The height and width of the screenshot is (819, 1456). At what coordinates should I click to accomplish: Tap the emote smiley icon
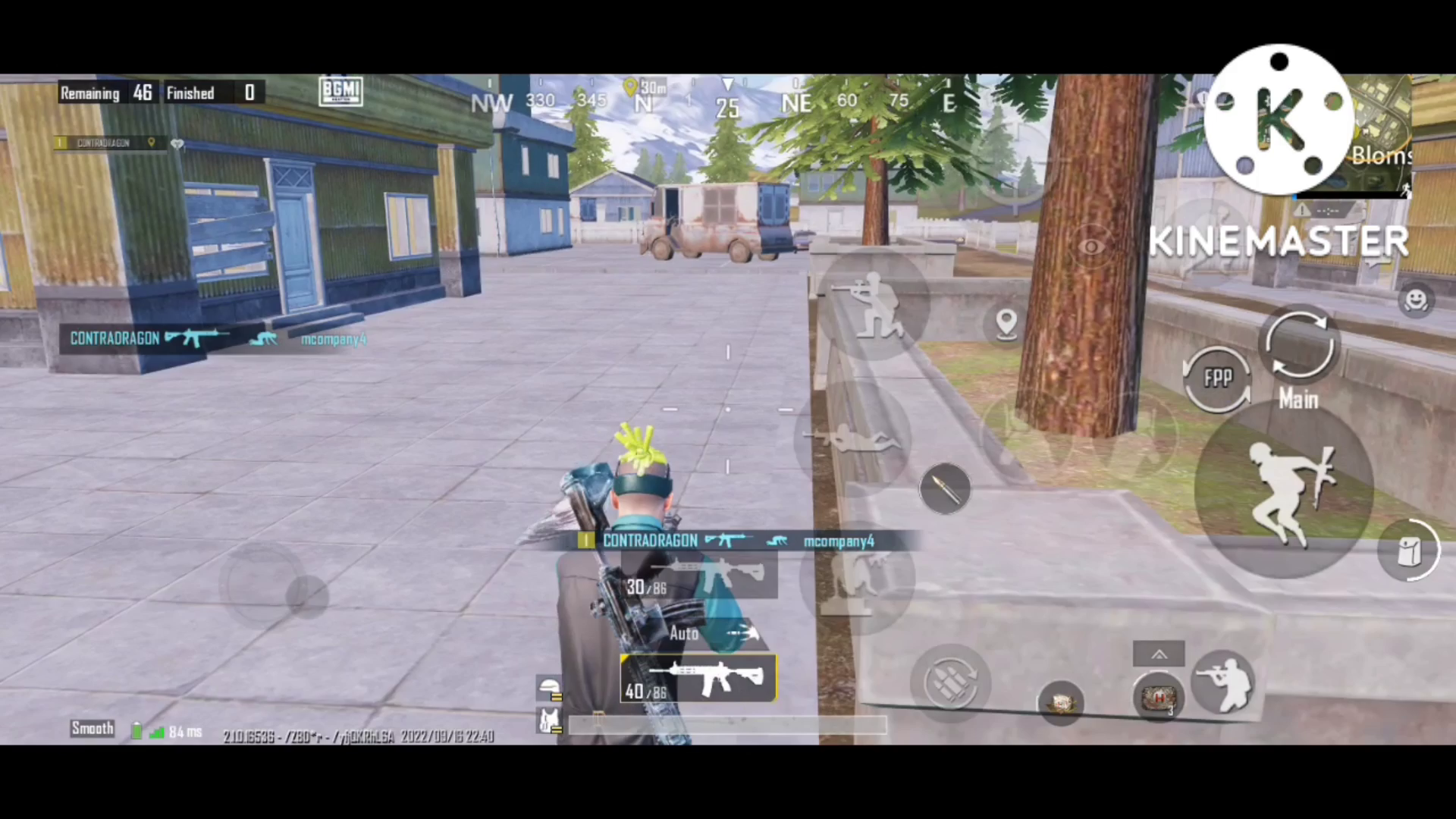click(x=1417, y=301)
